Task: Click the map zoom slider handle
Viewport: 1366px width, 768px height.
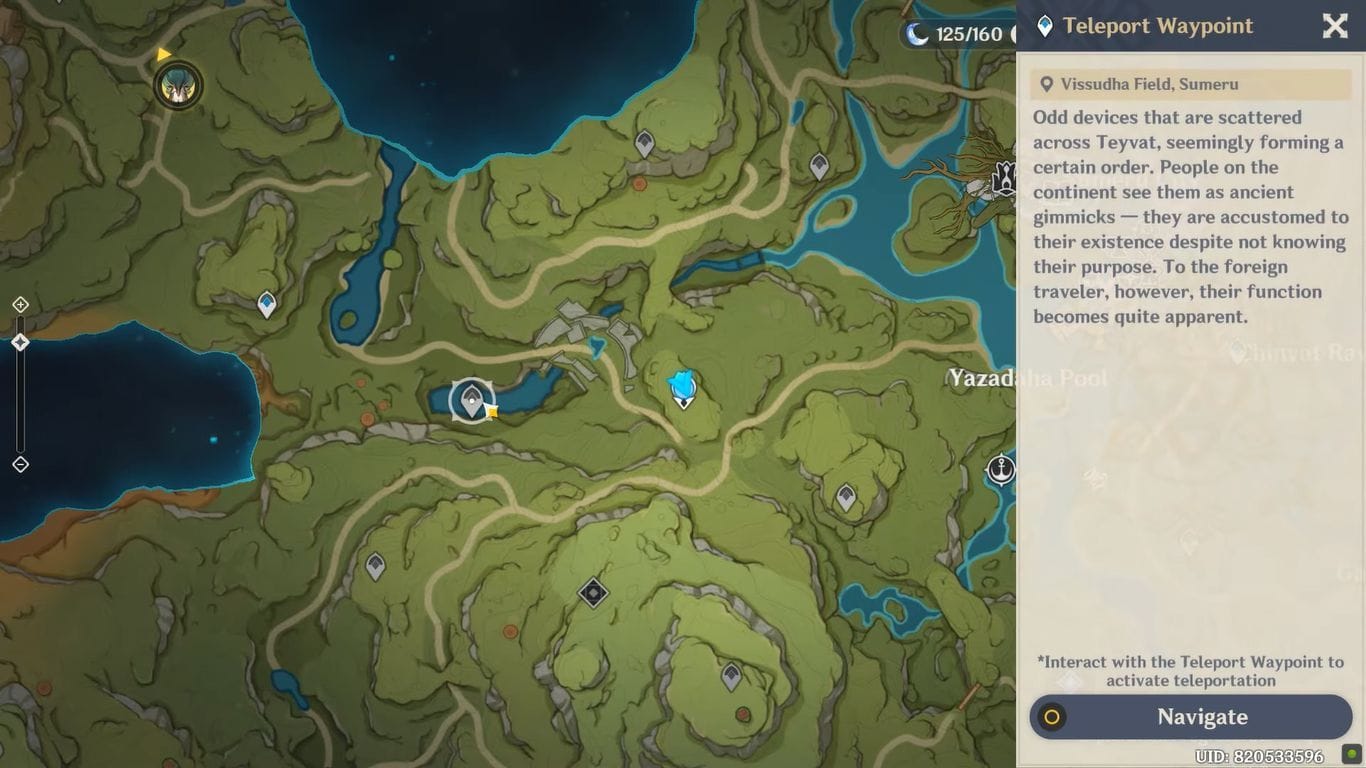Action: pyautogui.click(x=20, y=342)
